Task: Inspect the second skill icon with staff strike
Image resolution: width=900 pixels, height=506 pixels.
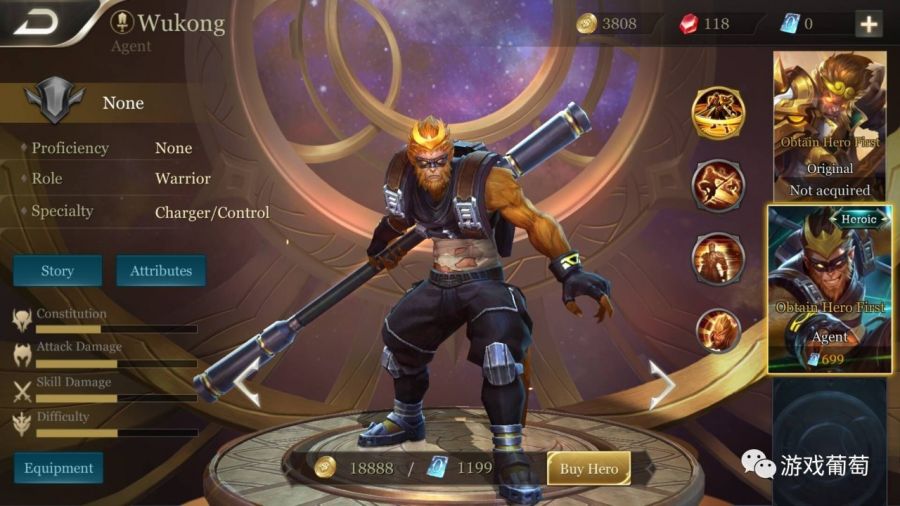Action: pos(718,185)
